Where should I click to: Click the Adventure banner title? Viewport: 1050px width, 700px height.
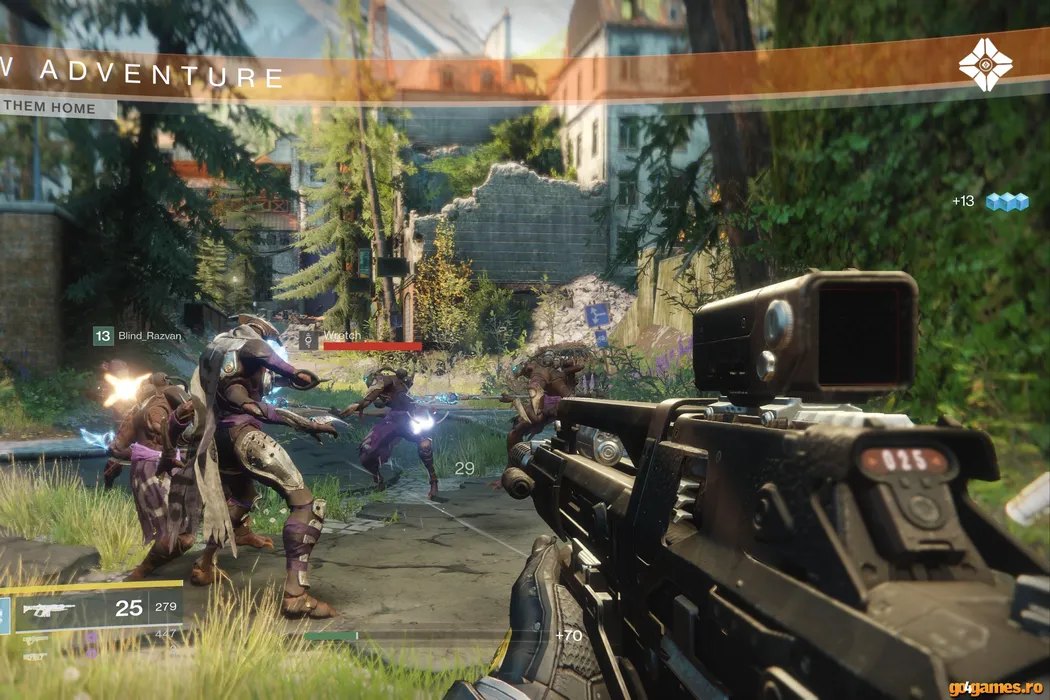(143, 75)
